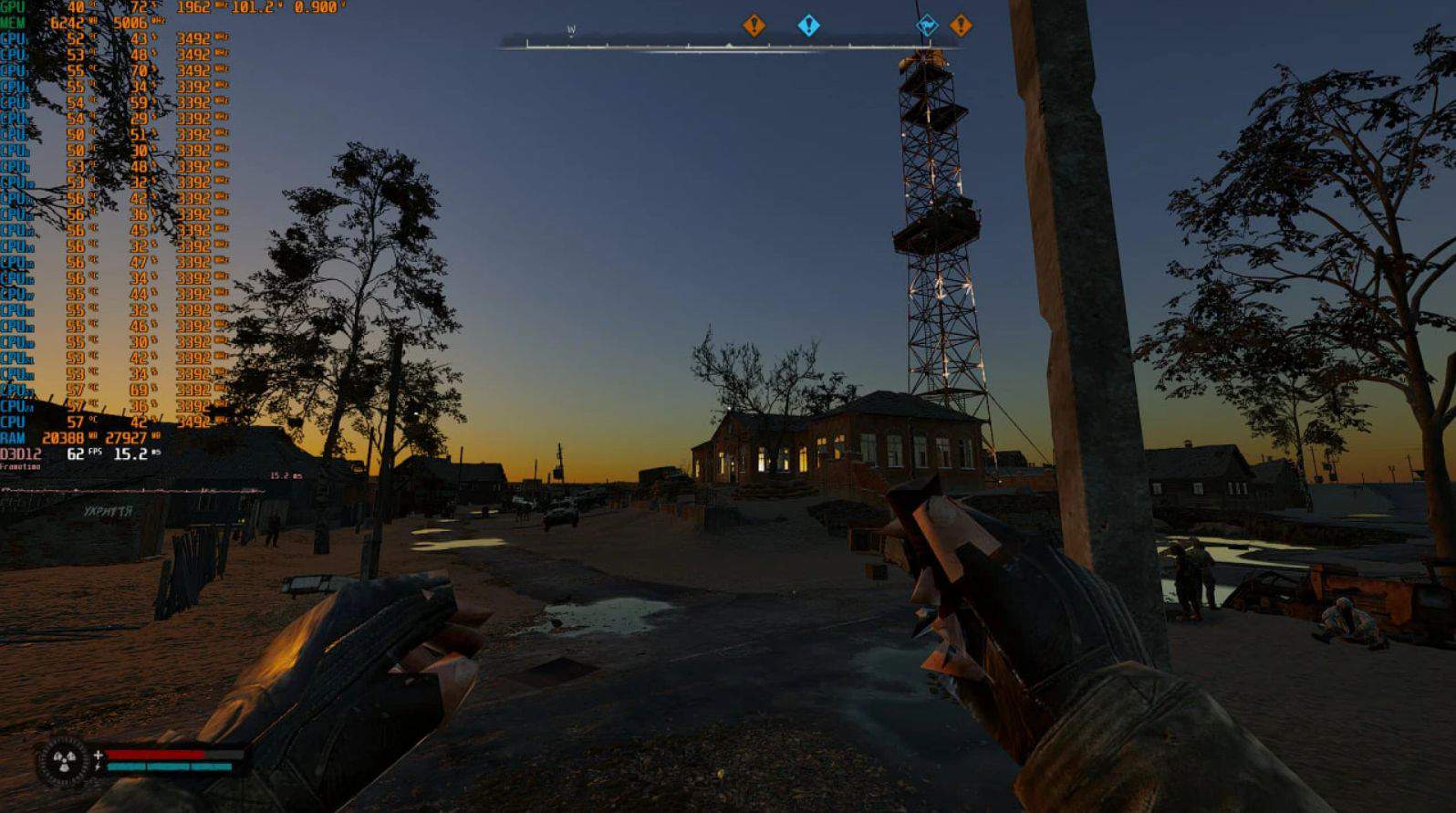Select the solid blue exclamation compass marker
1456x813 pixels.
[x=808, y=26]
